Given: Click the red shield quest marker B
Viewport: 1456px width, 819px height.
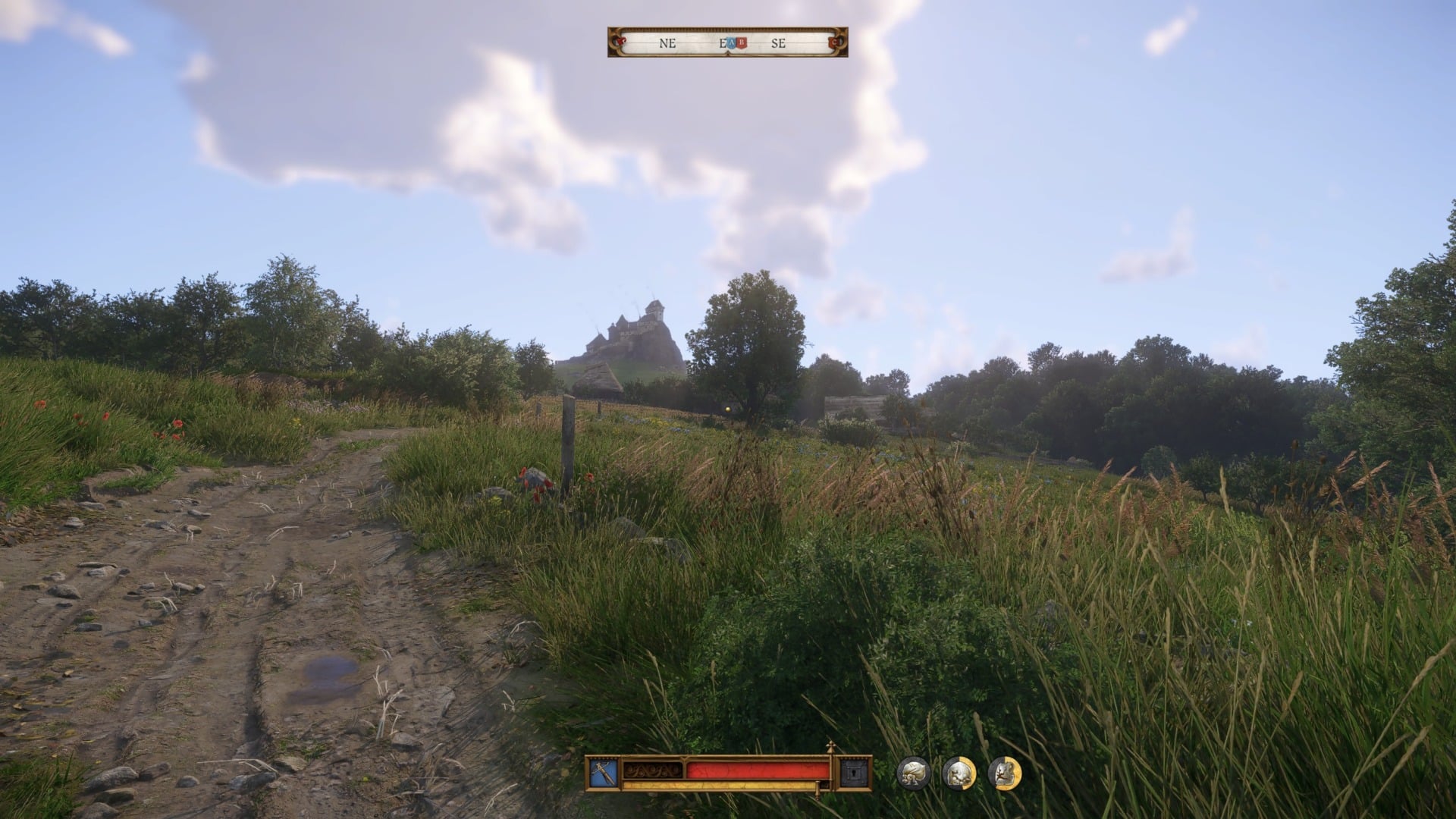Looking at the screenshot, I should [x=741, y=43].
